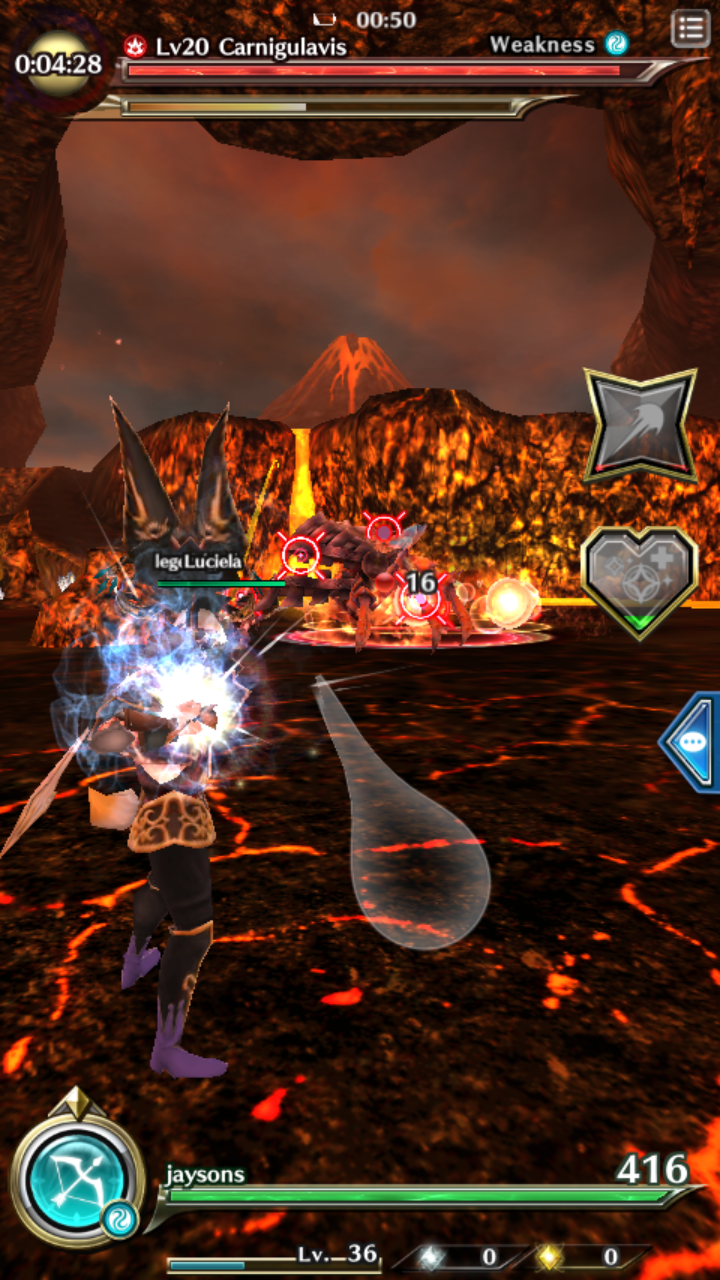
Task: Open the list menu button
Action: (x=690, y=29)
